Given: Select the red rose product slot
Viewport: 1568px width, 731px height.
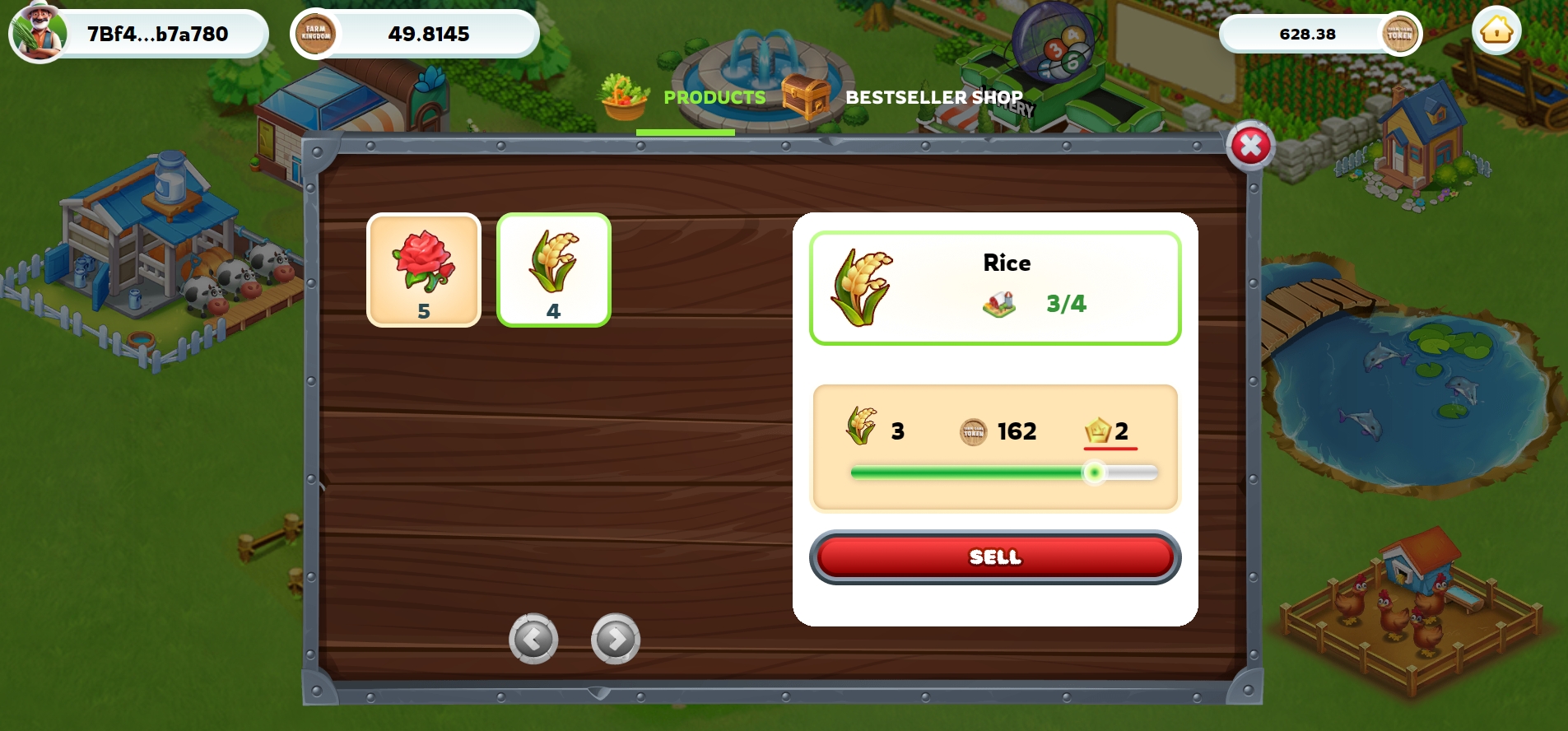Looking at the screenshot, I should pos(424,270).
